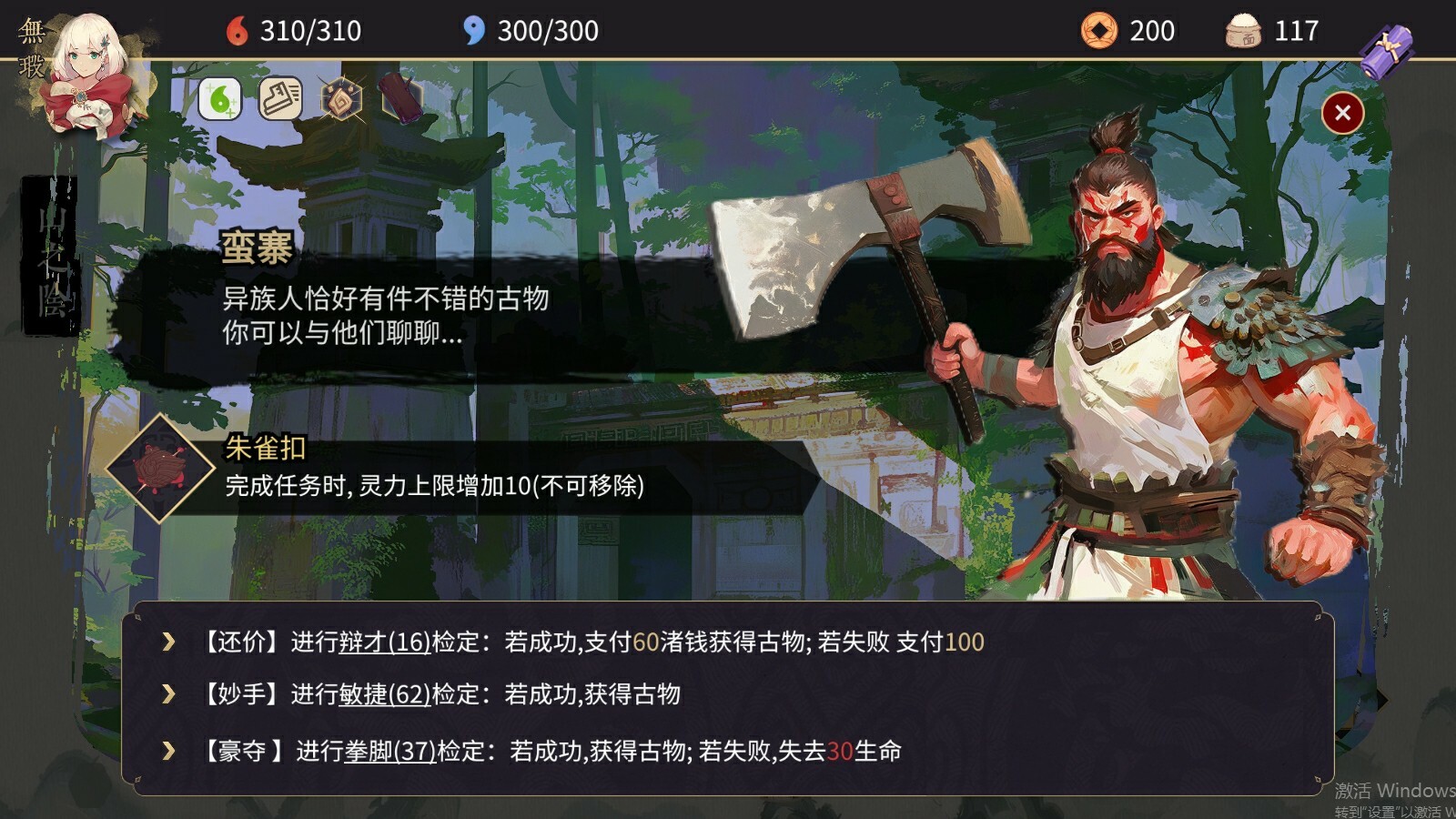Expand the 【还价】 option row arrow

click(167, 642)
